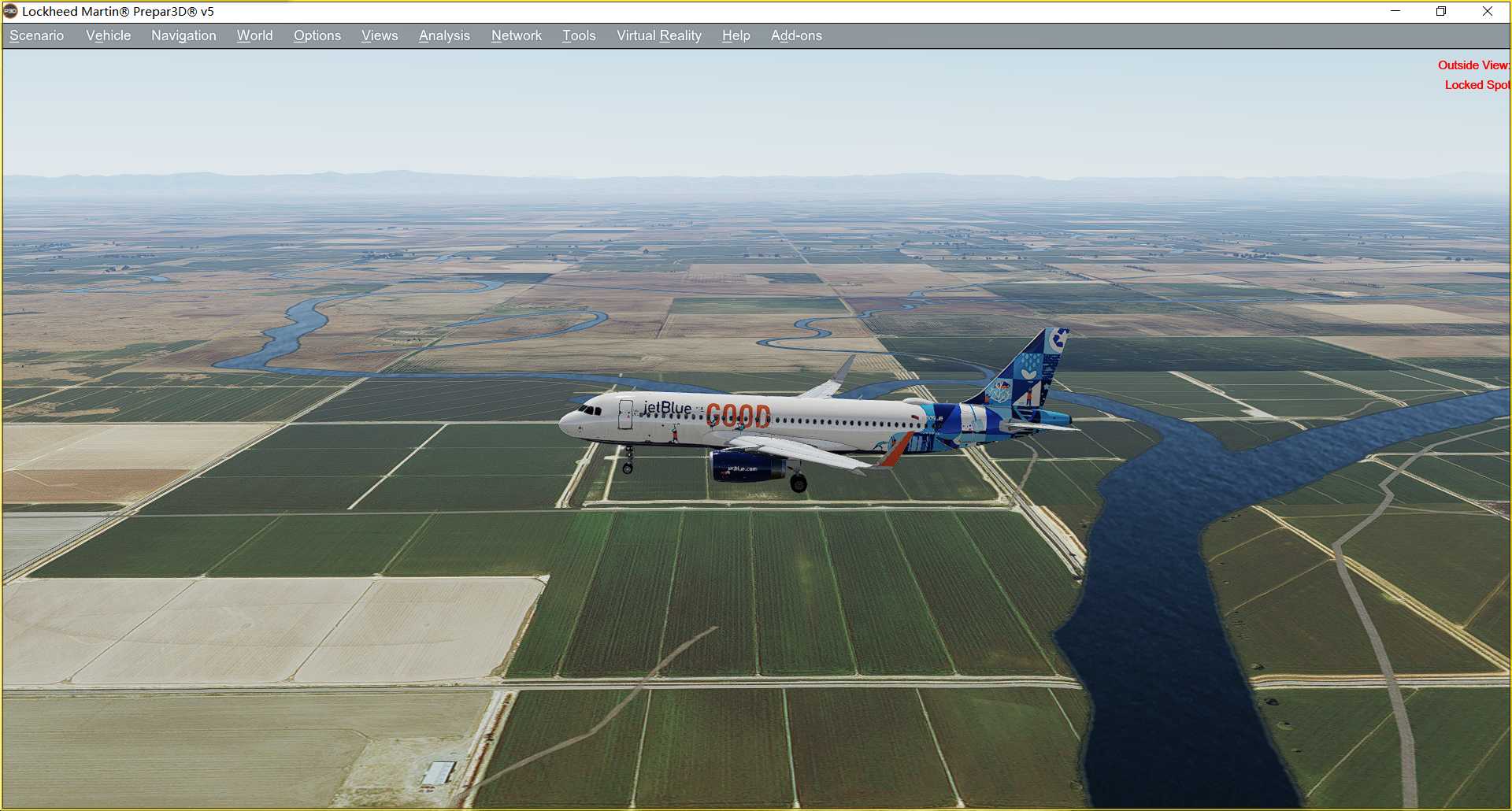The width and height of the screenshot is (1512, 811).
Task: Open the World menu
Action: click(x=254, y=35)
